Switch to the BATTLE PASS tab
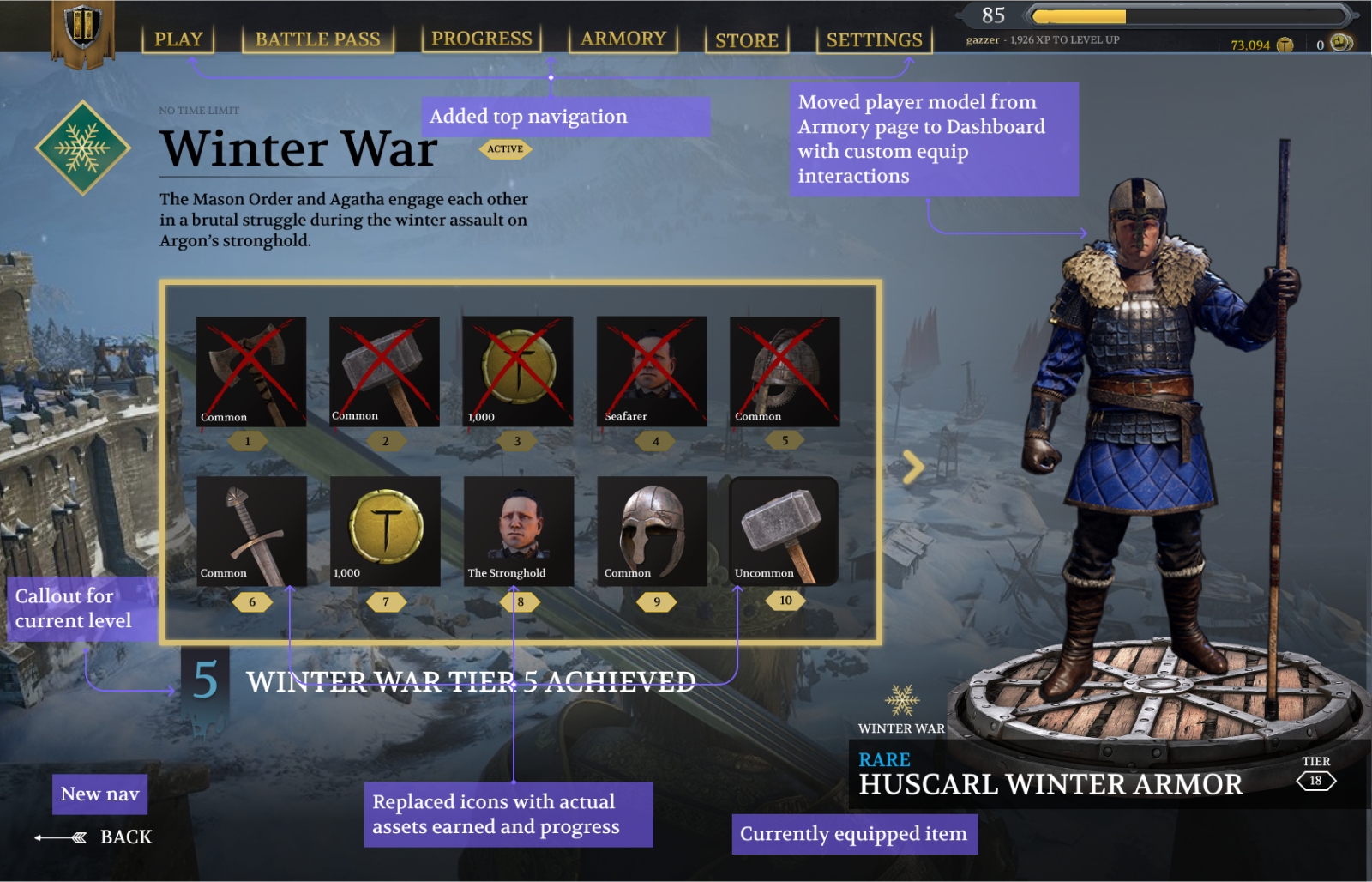The height and width of the screenshot is (882, 1372). (x=317, y=39)
